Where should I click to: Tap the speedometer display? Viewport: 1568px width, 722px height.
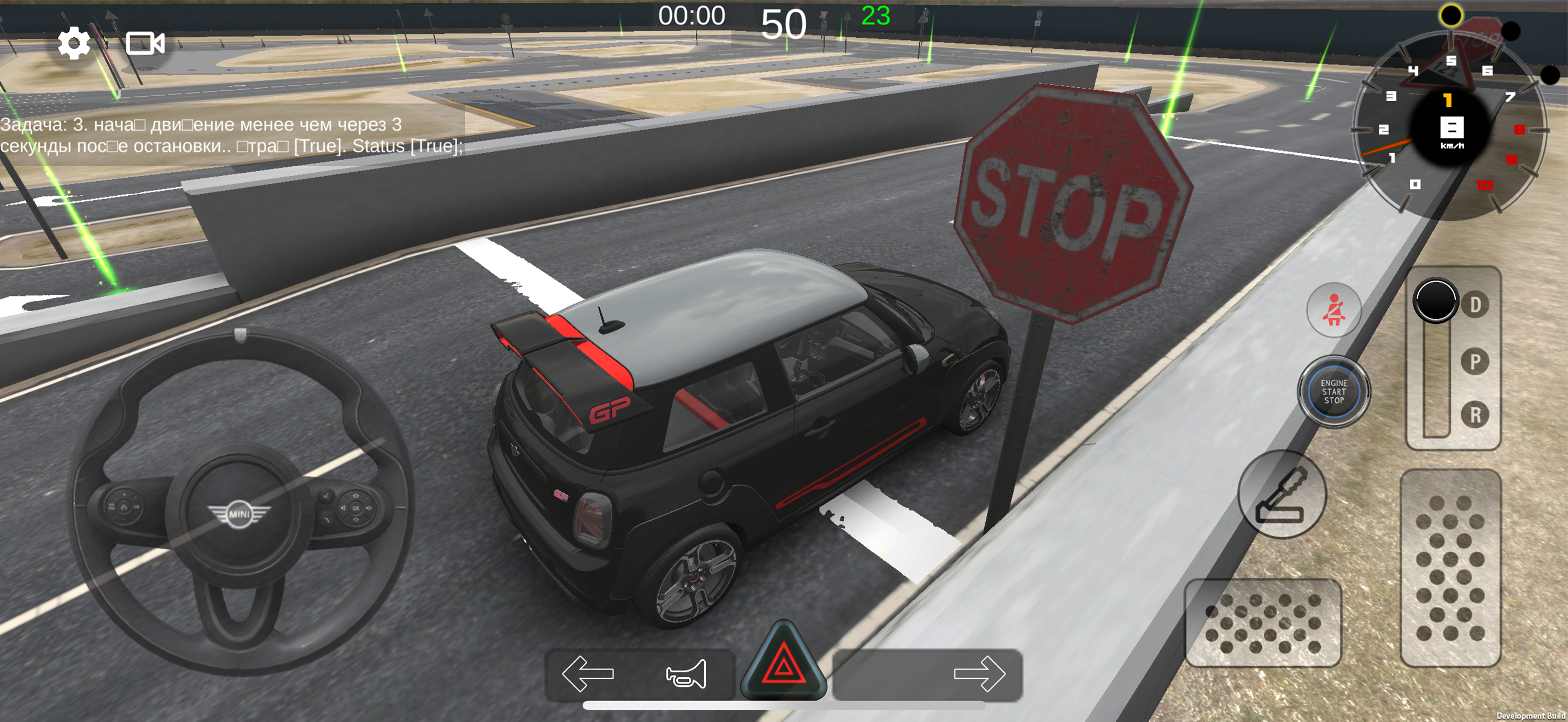click(1452, 128)
